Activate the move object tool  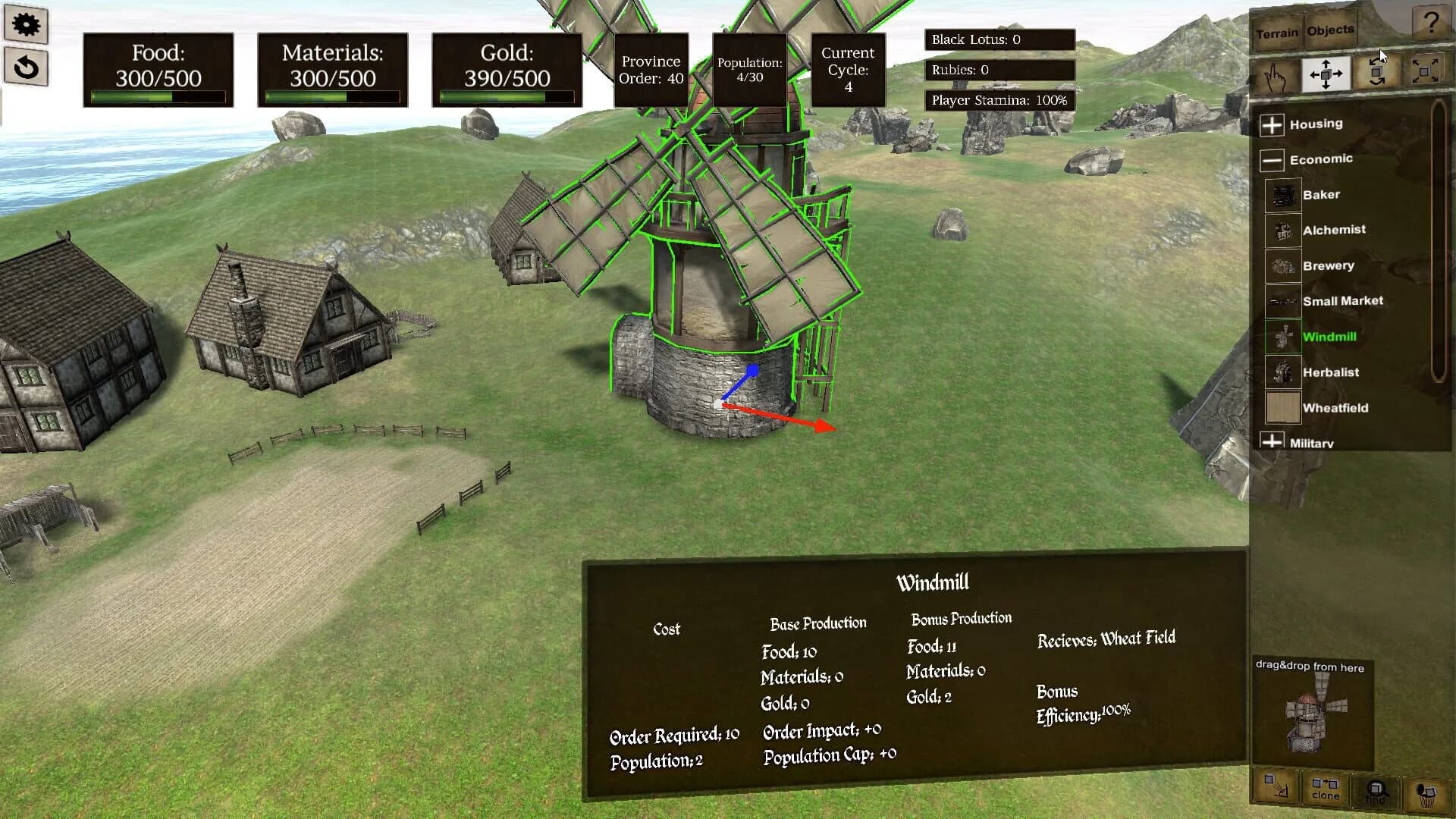(1325, 74)
